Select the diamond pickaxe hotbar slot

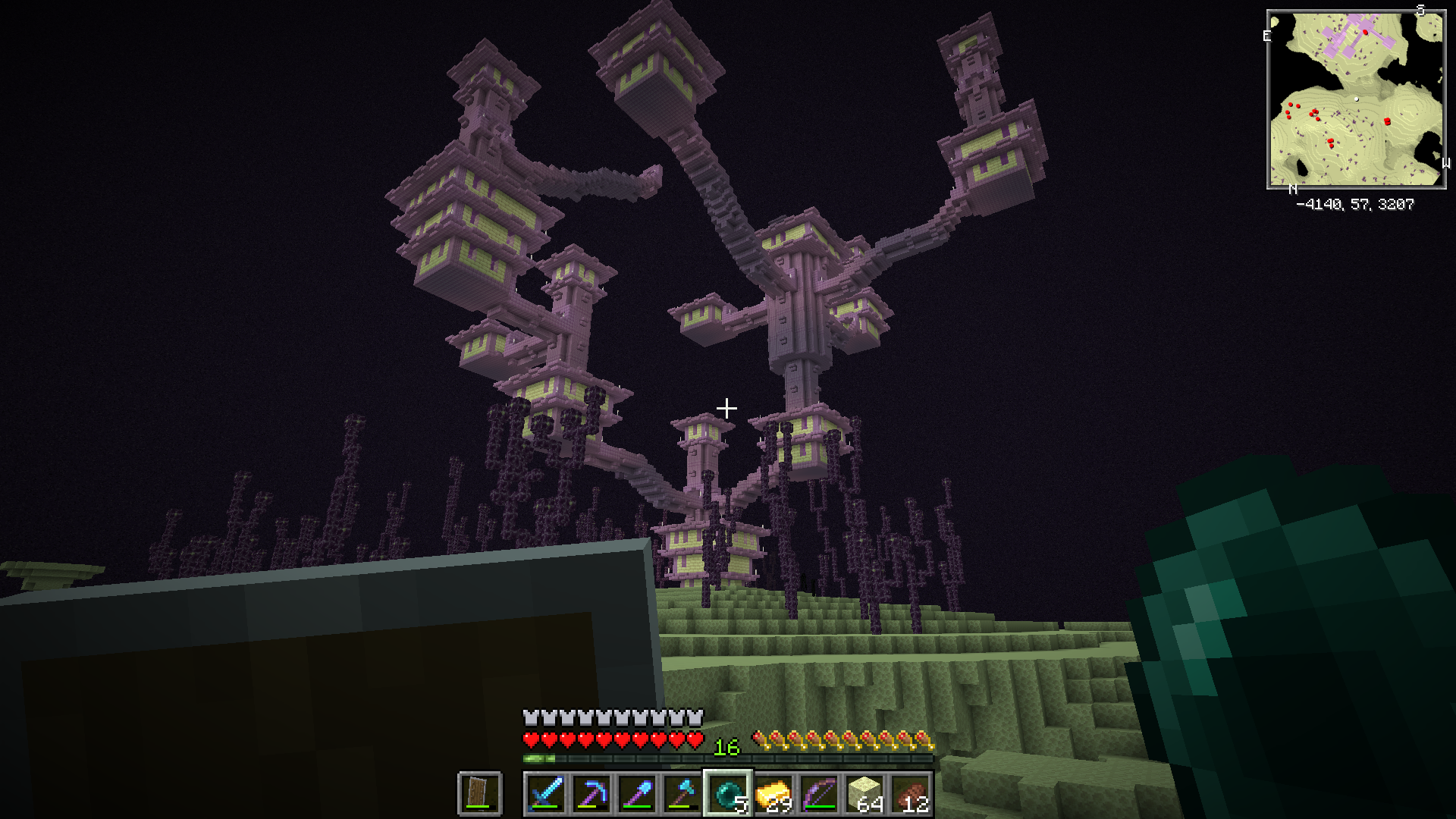coord(591,793)
